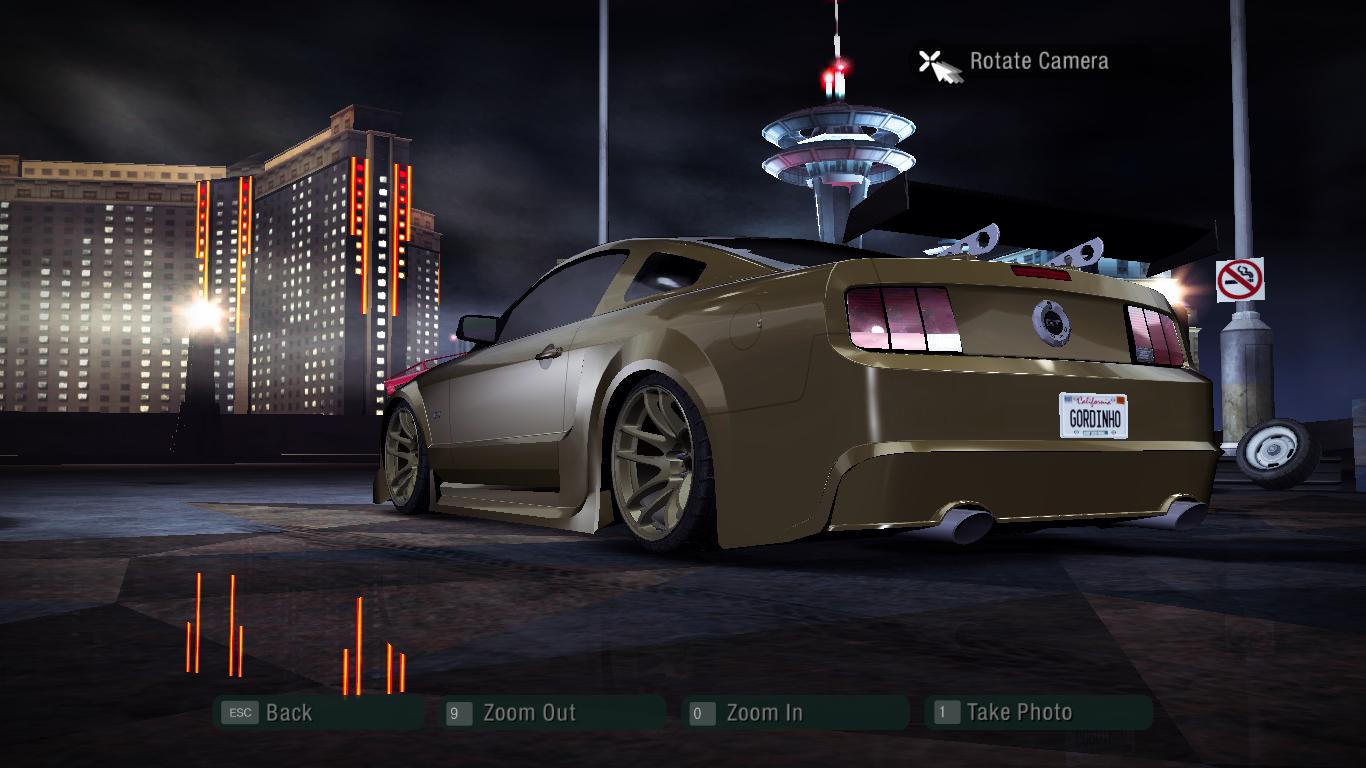
Task: Go back using the Back button
Action: [x=288, y=713]
